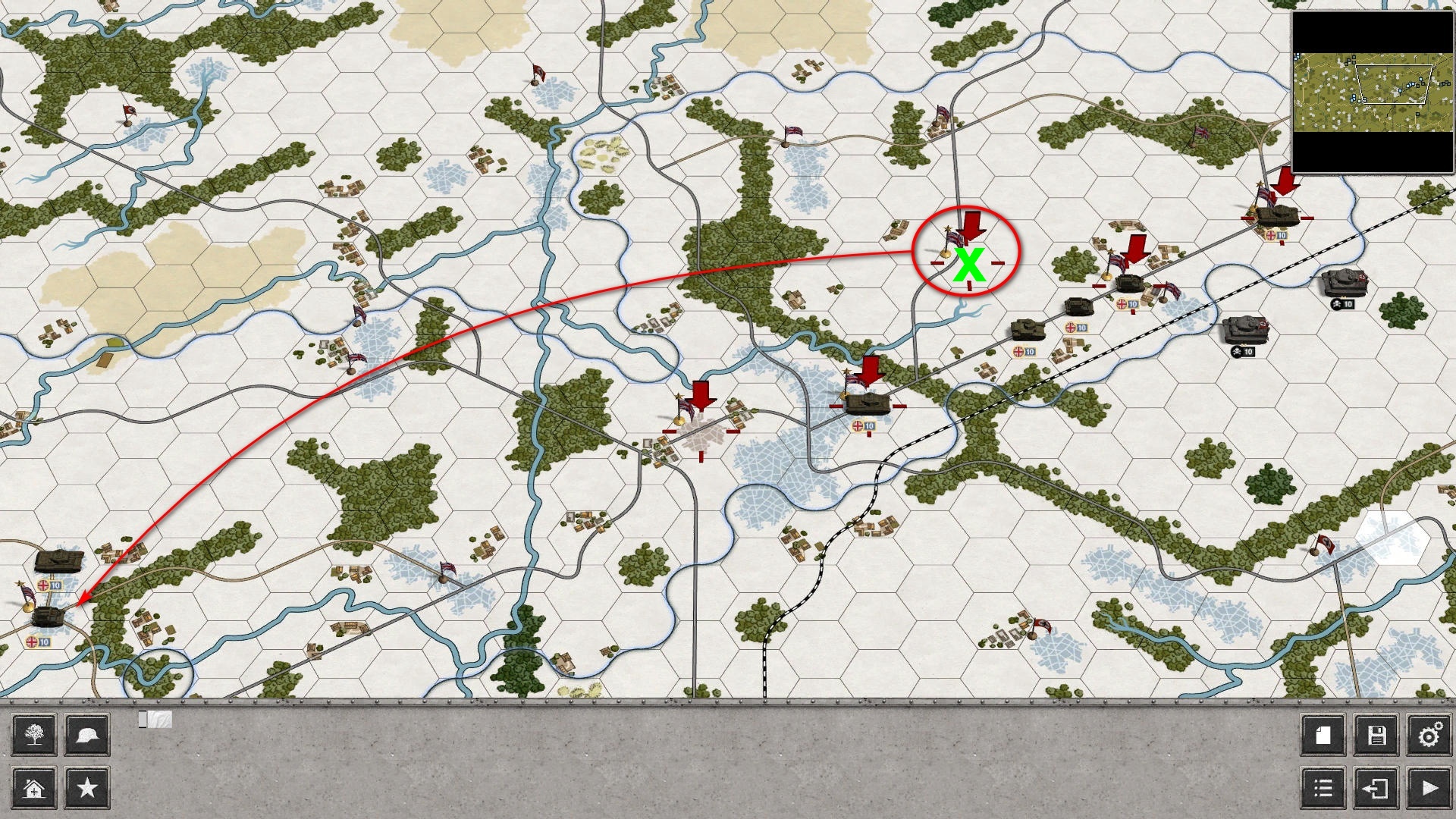Open game settings via the gear icon
The height and width of the screenshot is (819, 1456).
pos(1429,735)
